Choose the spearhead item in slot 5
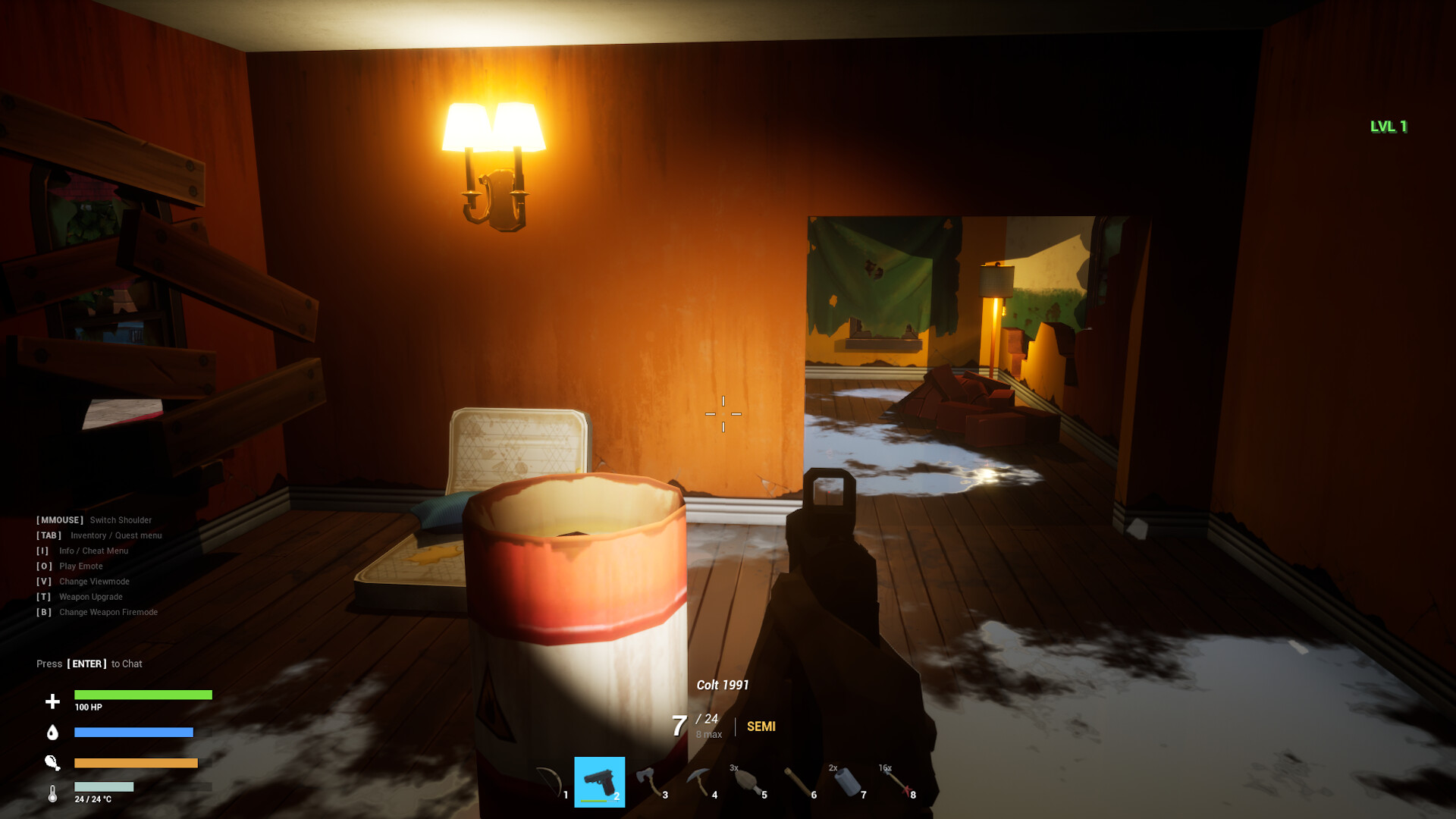This screenshot has width=1456, height=819. tap(748, 781)
